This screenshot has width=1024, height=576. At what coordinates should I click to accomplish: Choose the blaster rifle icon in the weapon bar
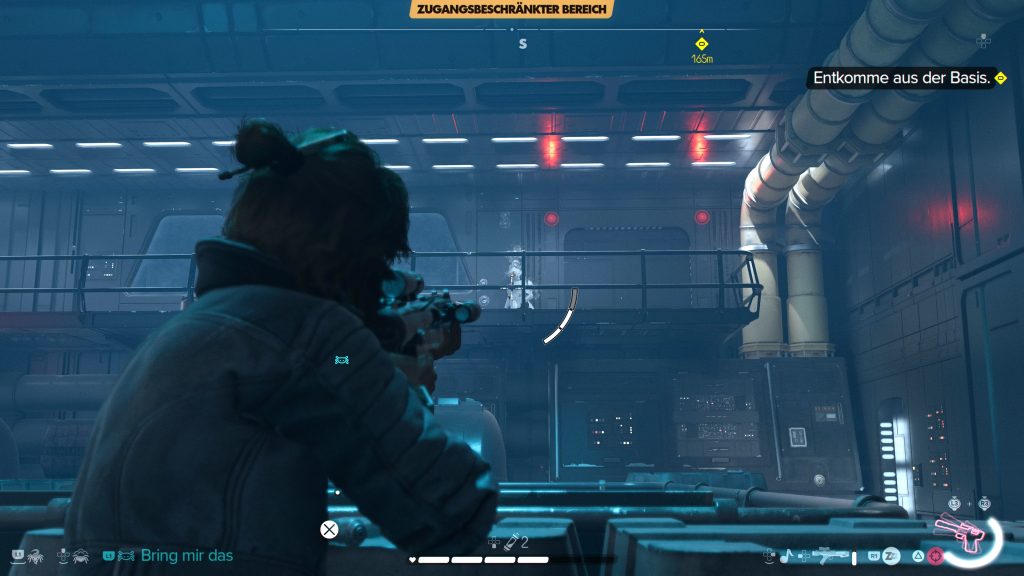coord(831,554)
